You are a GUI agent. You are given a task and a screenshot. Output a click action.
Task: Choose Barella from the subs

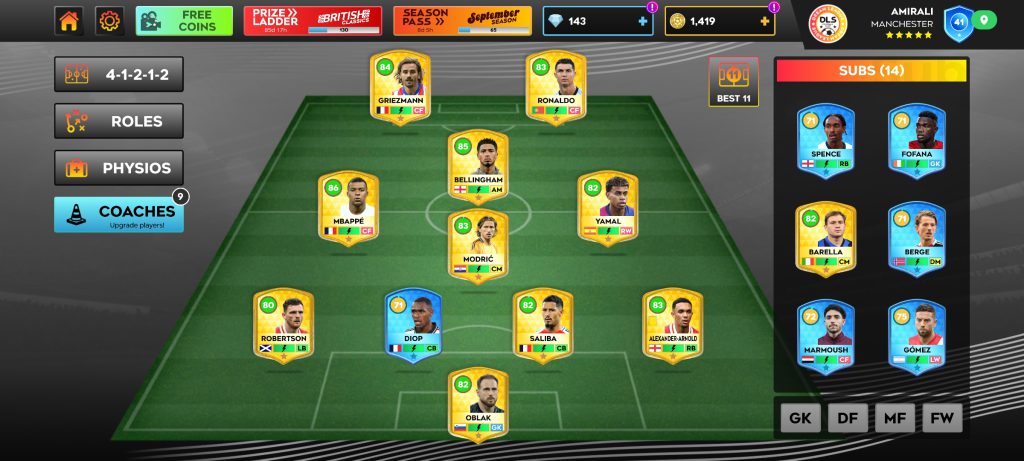tap(825, 238)
